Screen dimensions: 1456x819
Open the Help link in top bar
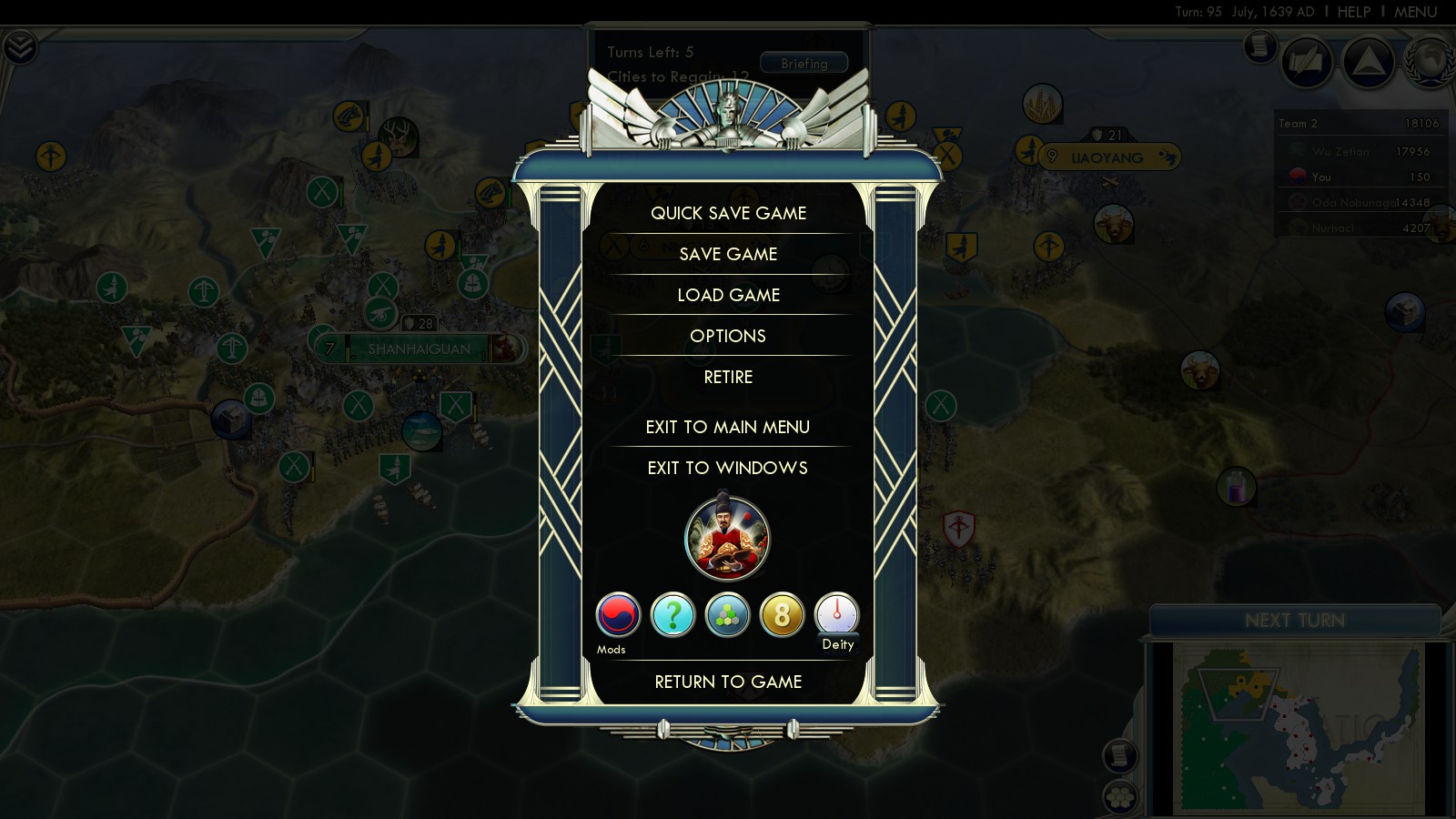point(1353,12)
